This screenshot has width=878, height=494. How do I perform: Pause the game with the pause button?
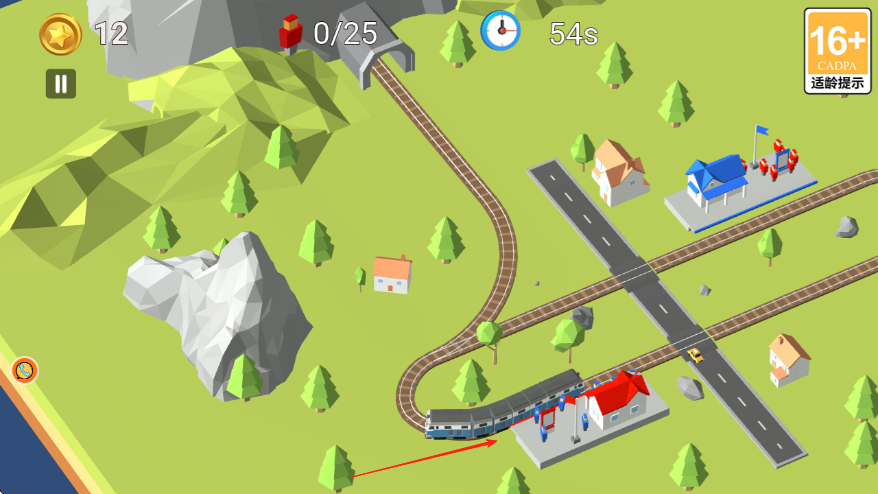tap(61, 83)
